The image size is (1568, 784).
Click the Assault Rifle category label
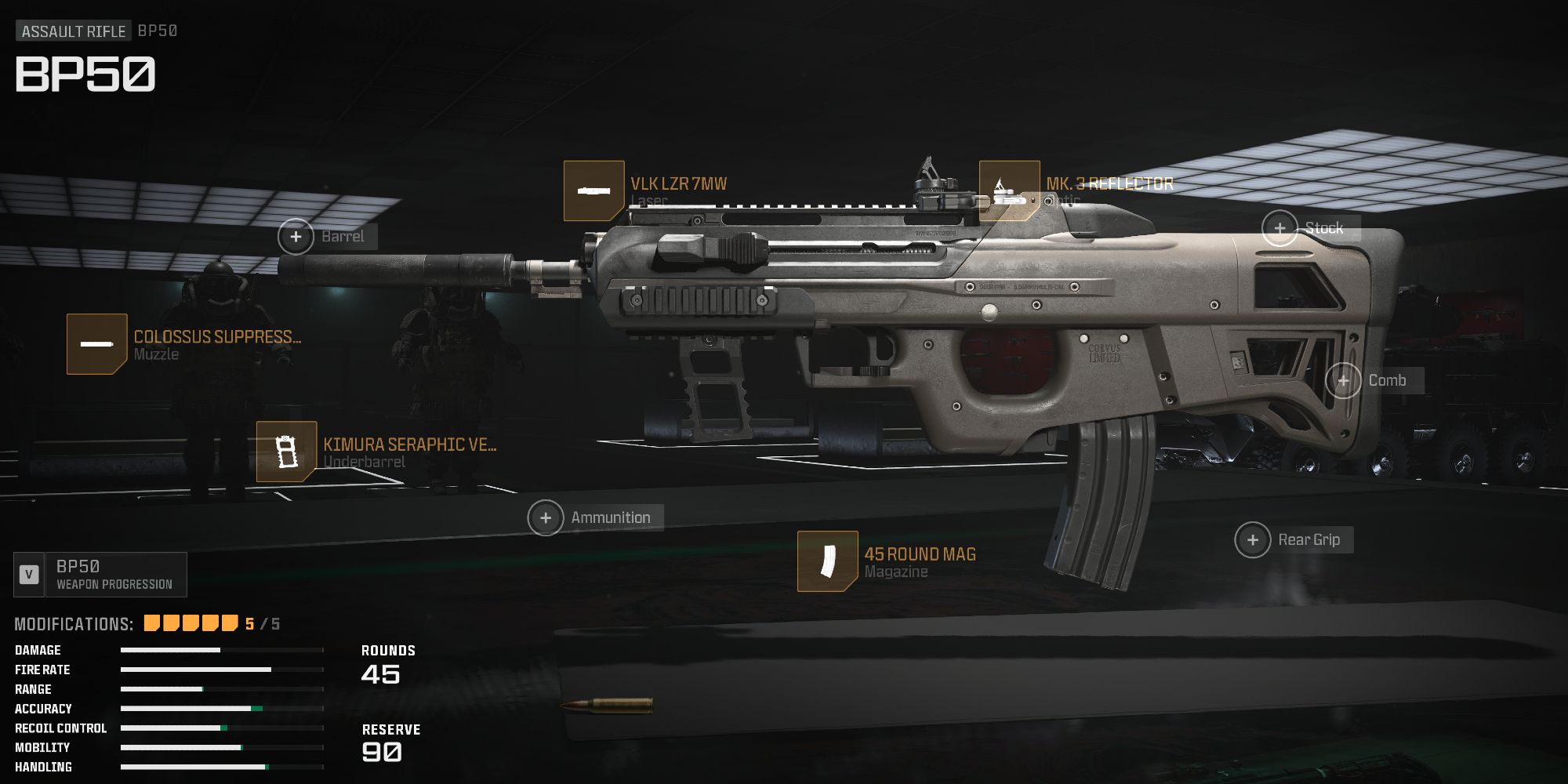tap(75, 31)
